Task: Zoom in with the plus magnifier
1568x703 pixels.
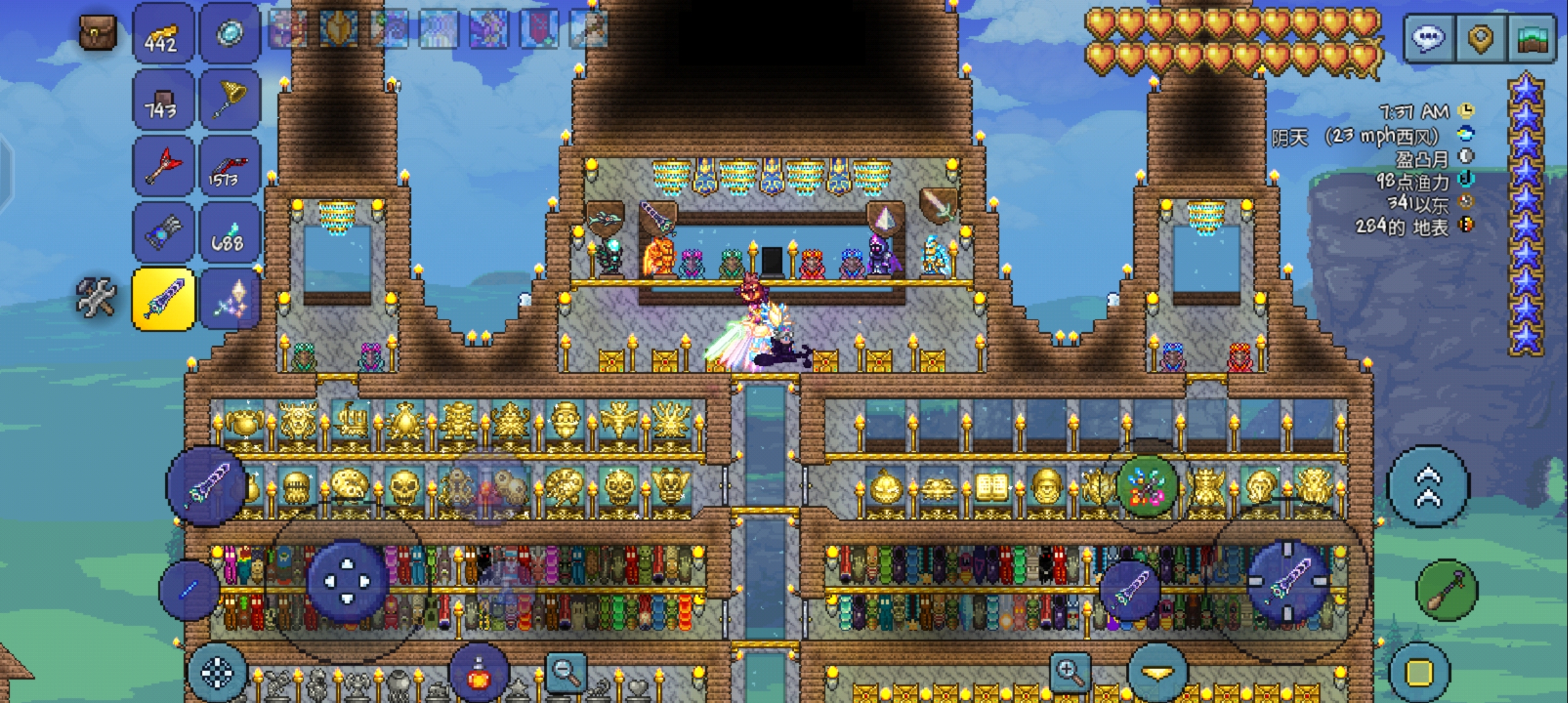Action: pos(1070,670)
